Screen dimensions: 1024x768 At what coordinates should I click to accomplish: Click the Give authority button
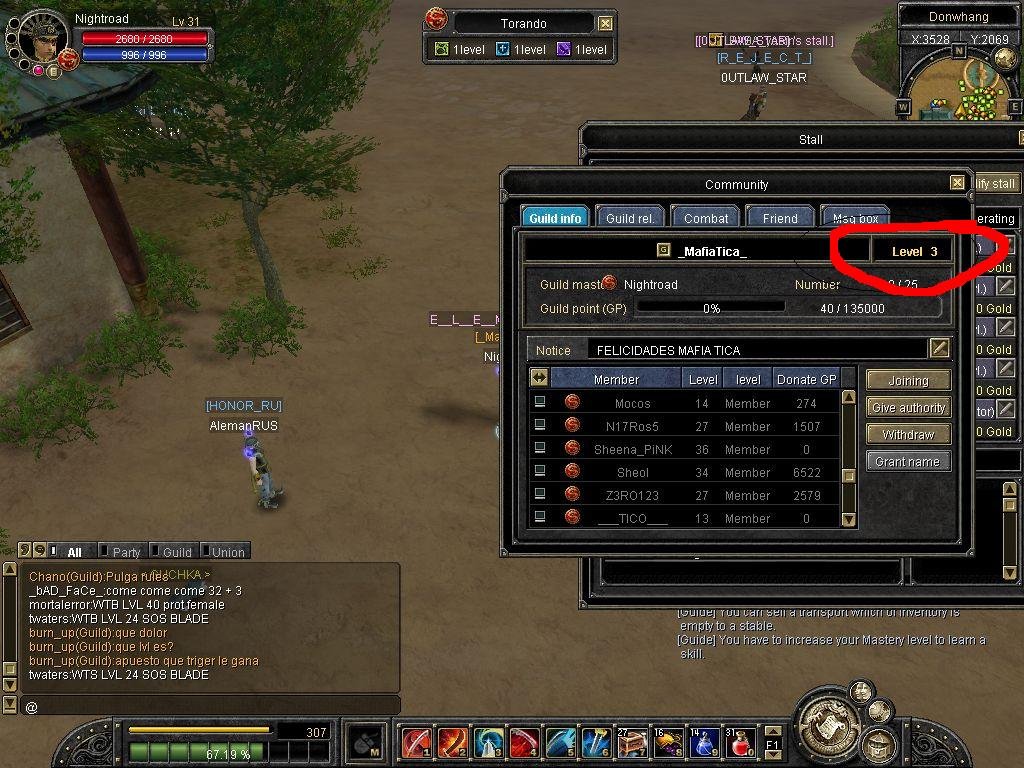click(908, 408)
